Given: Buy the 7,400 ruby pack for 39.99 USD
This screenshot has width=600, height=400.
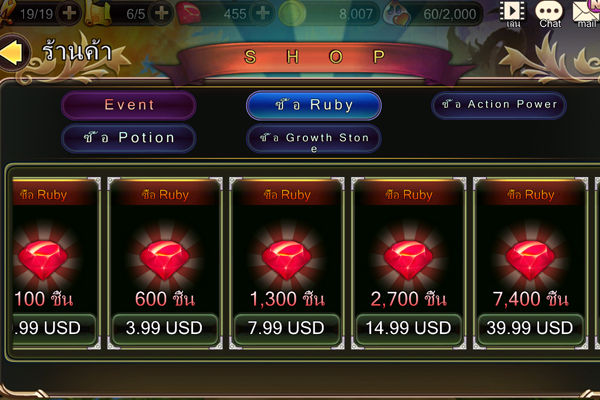Looking at the screenshot, I should click(x=530, y=327).
